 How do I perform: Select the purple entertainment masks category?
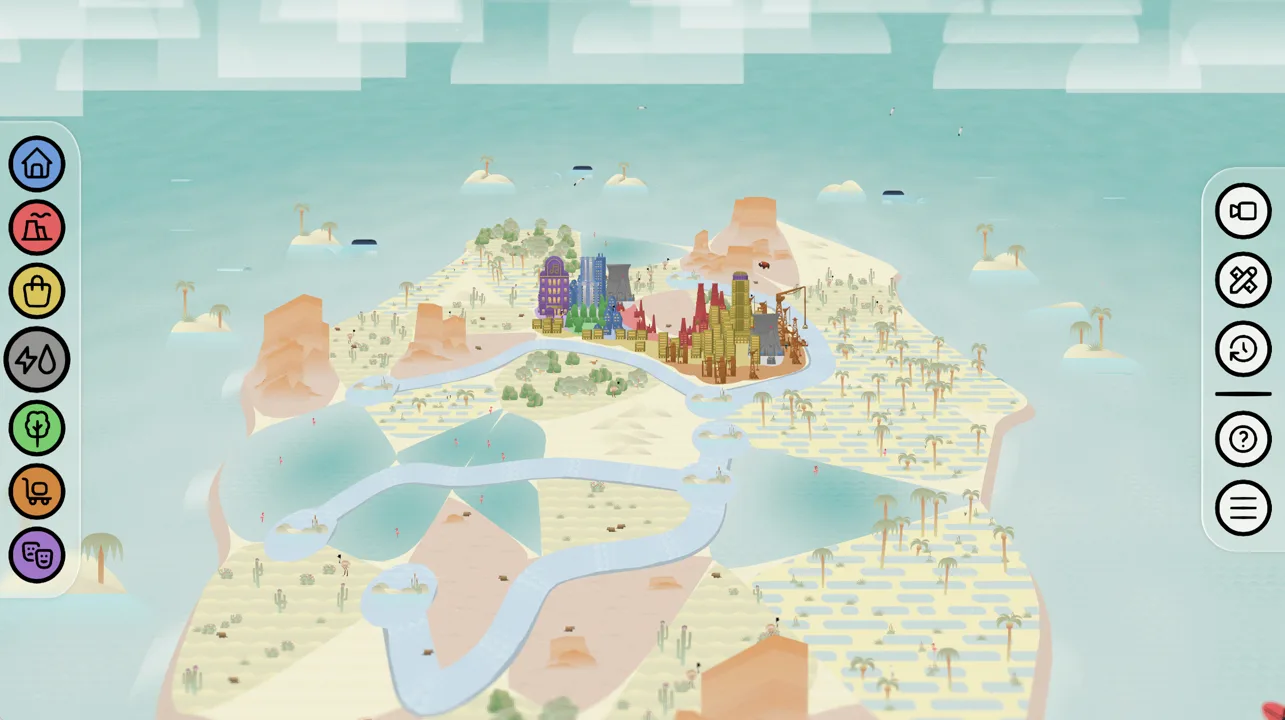[x=37, y=555]
